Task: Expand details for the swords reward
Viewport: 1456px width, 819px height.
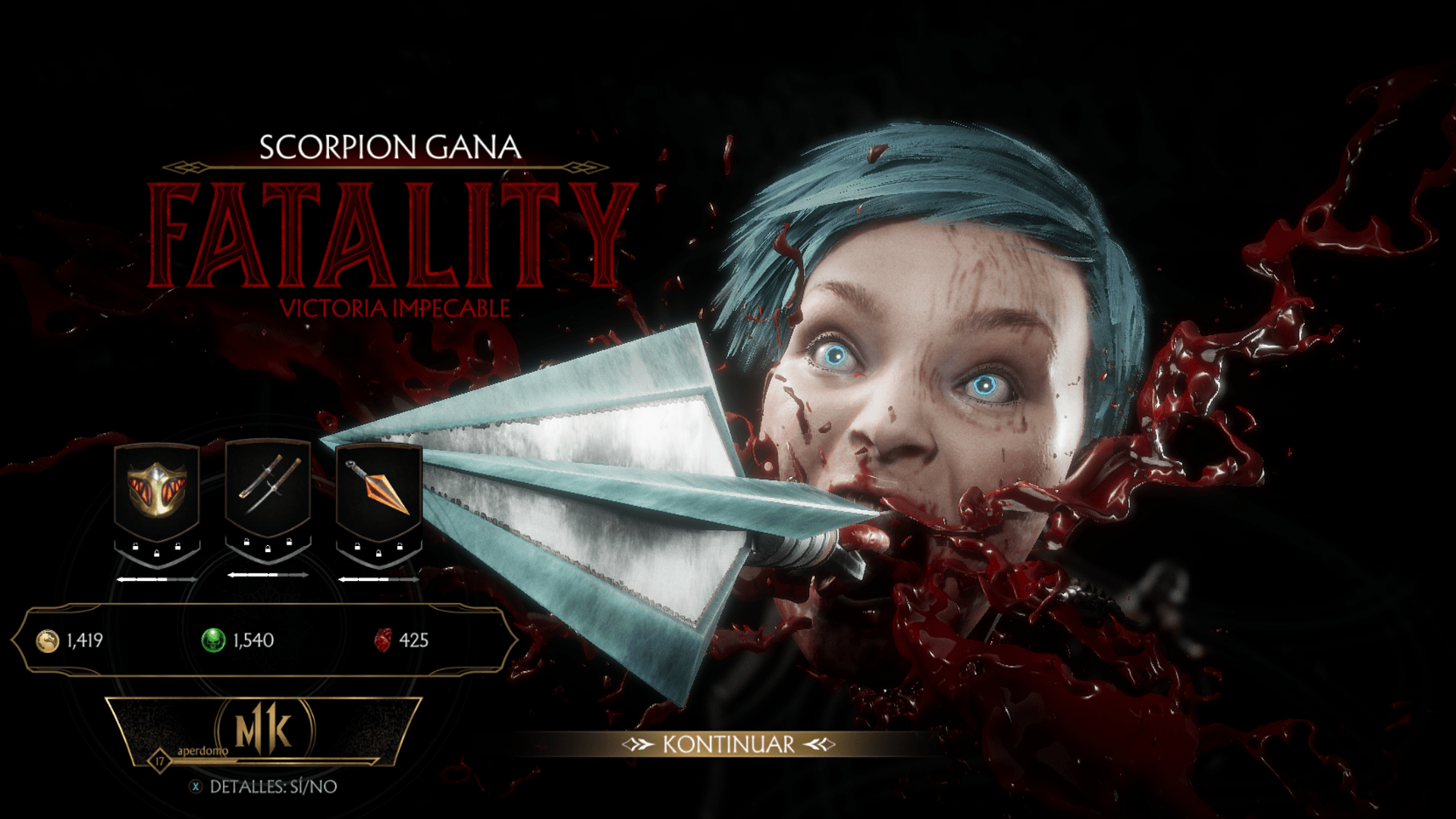Action: point(268,575)
